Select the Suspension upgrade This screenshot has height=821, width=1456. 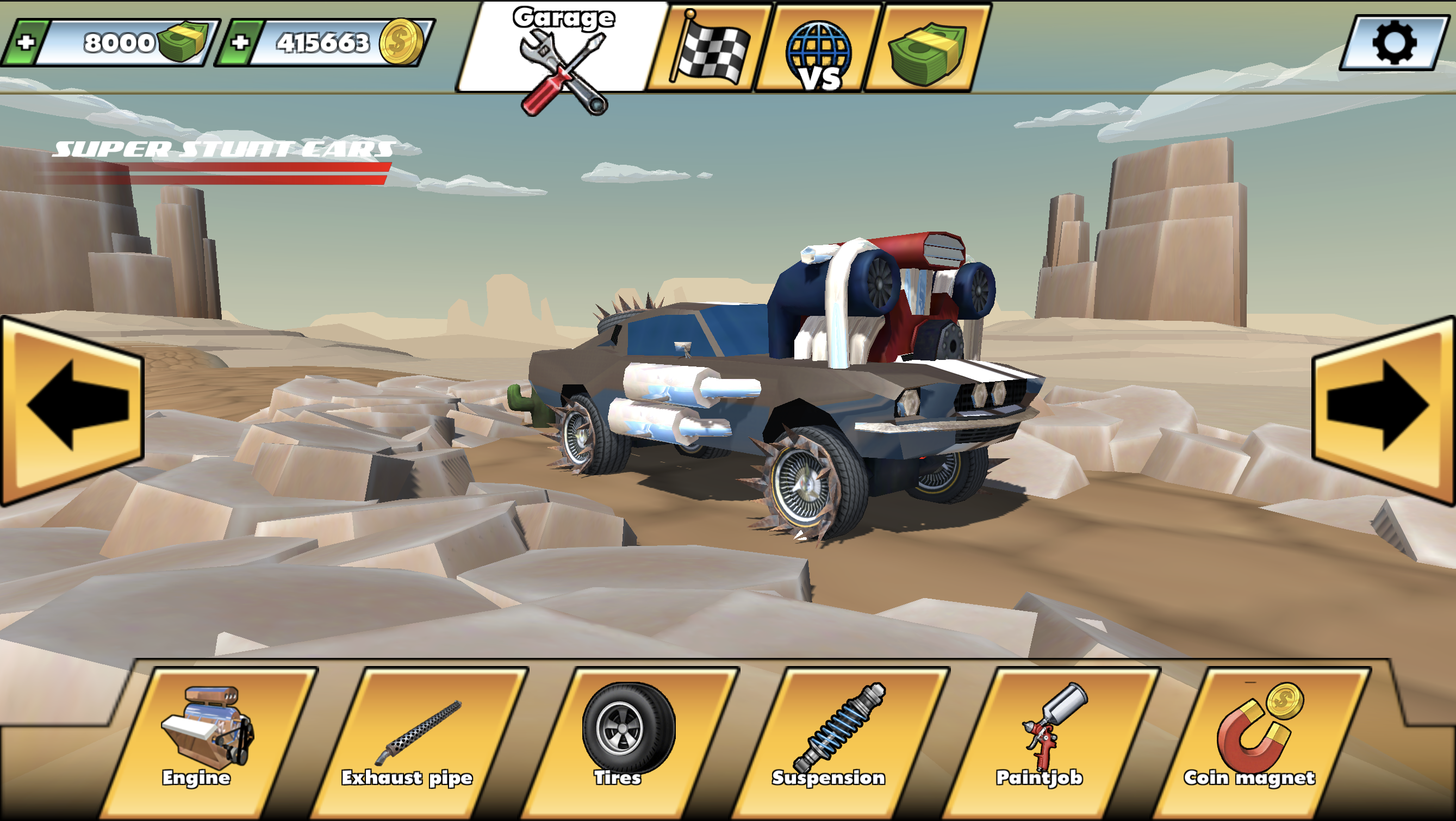pyautogui.click(x=831, y=741)
